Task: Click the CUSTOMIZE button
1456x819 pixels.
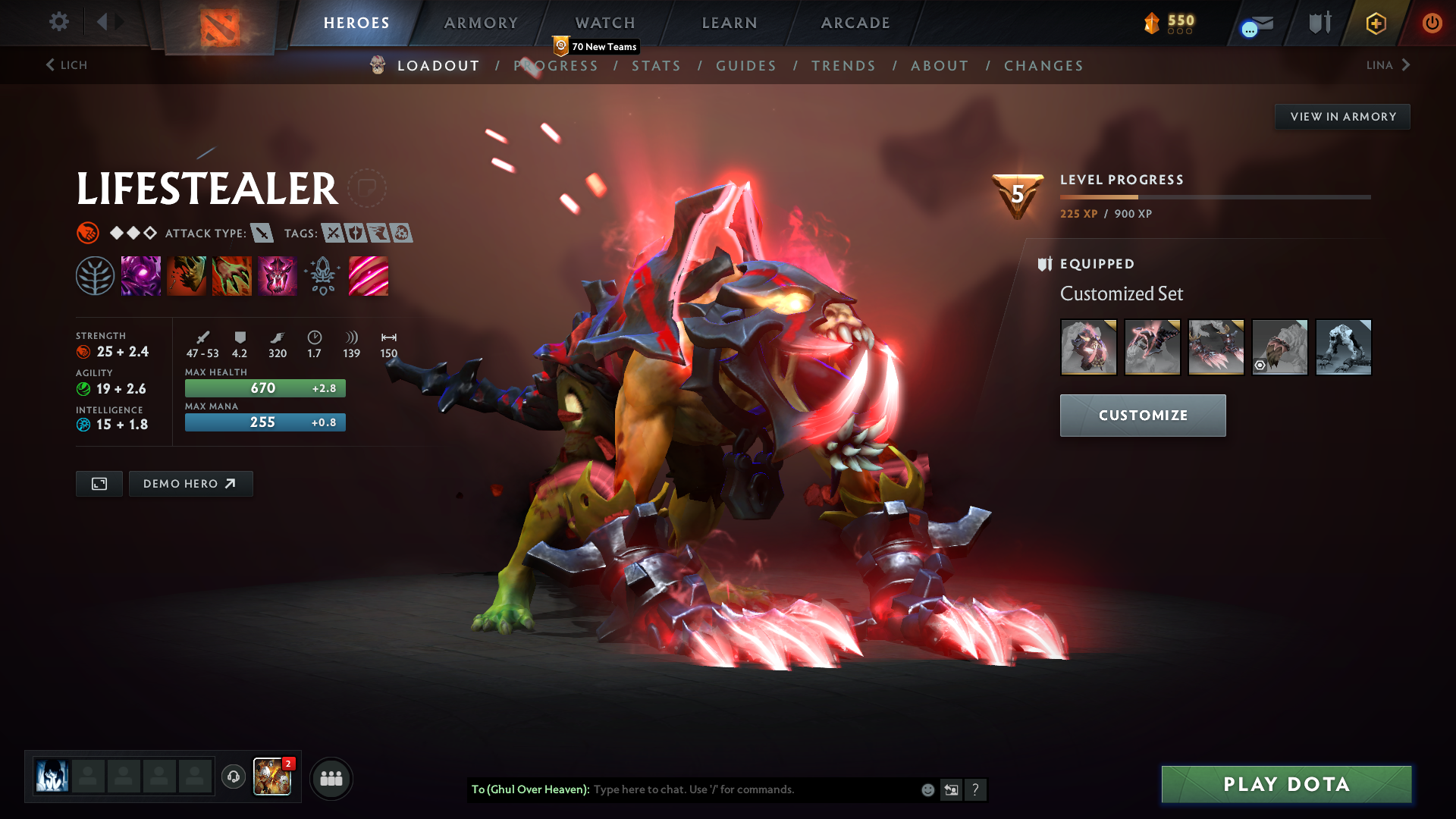Action: click(1143, 415)
